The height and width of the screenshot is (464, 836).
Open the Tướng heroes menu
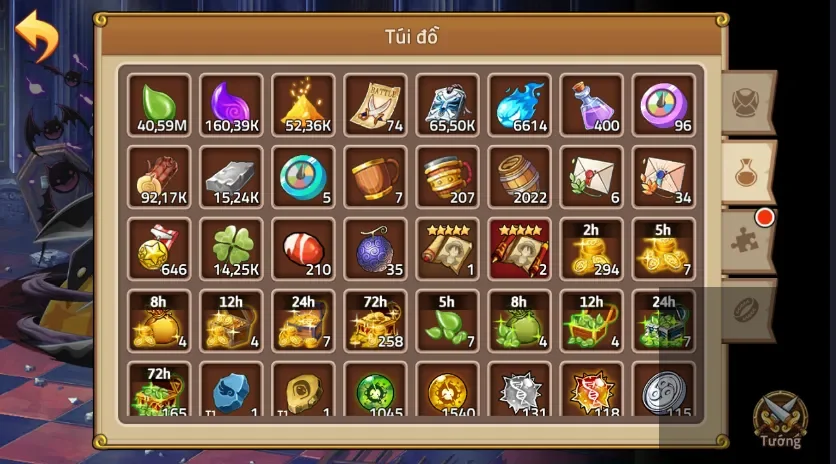(779, 420)
